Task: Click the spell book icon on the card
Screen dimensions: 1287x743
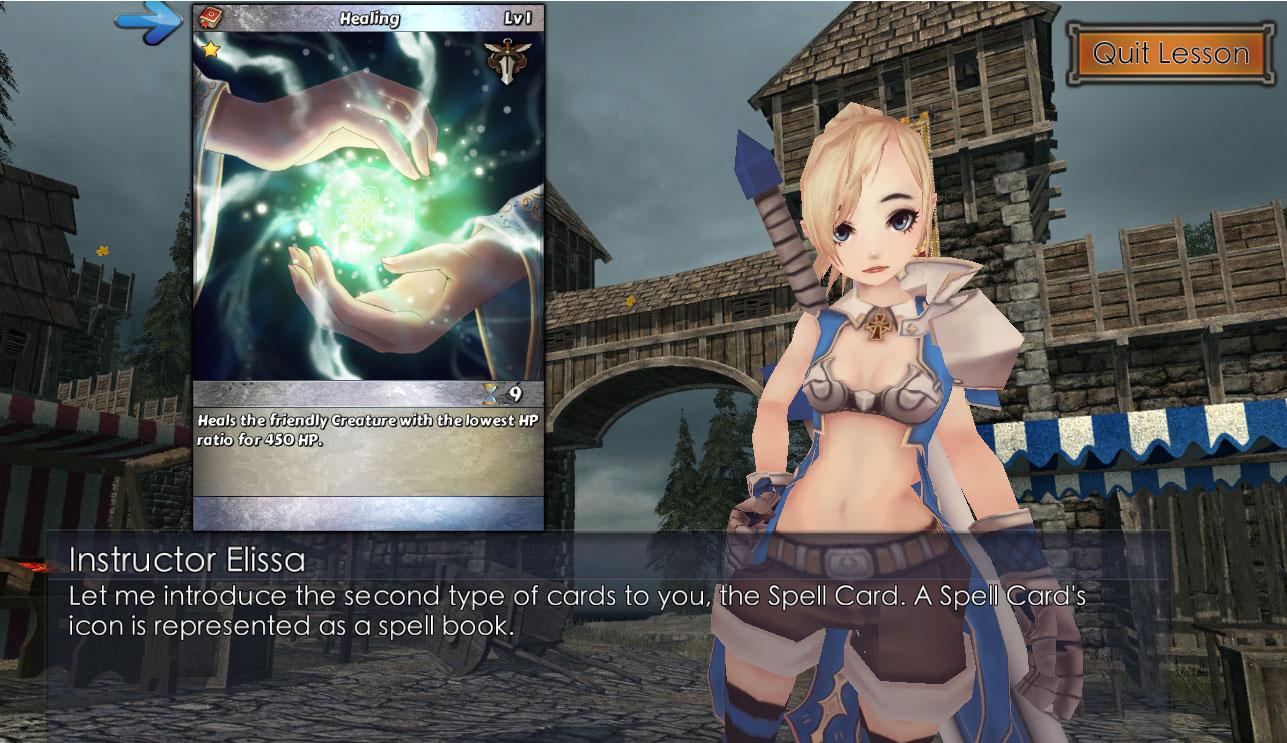Action: point(211,18)
